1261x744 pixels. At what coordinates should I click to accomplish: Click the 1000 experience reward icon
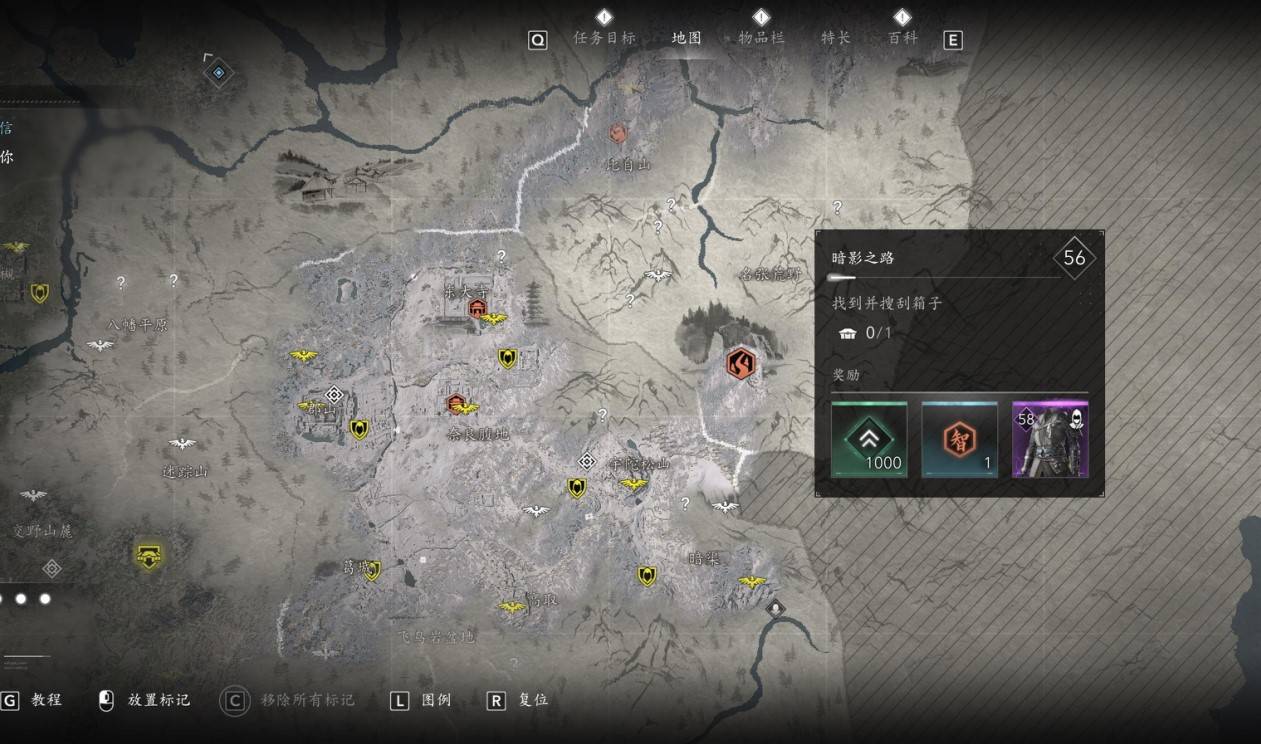869,439
